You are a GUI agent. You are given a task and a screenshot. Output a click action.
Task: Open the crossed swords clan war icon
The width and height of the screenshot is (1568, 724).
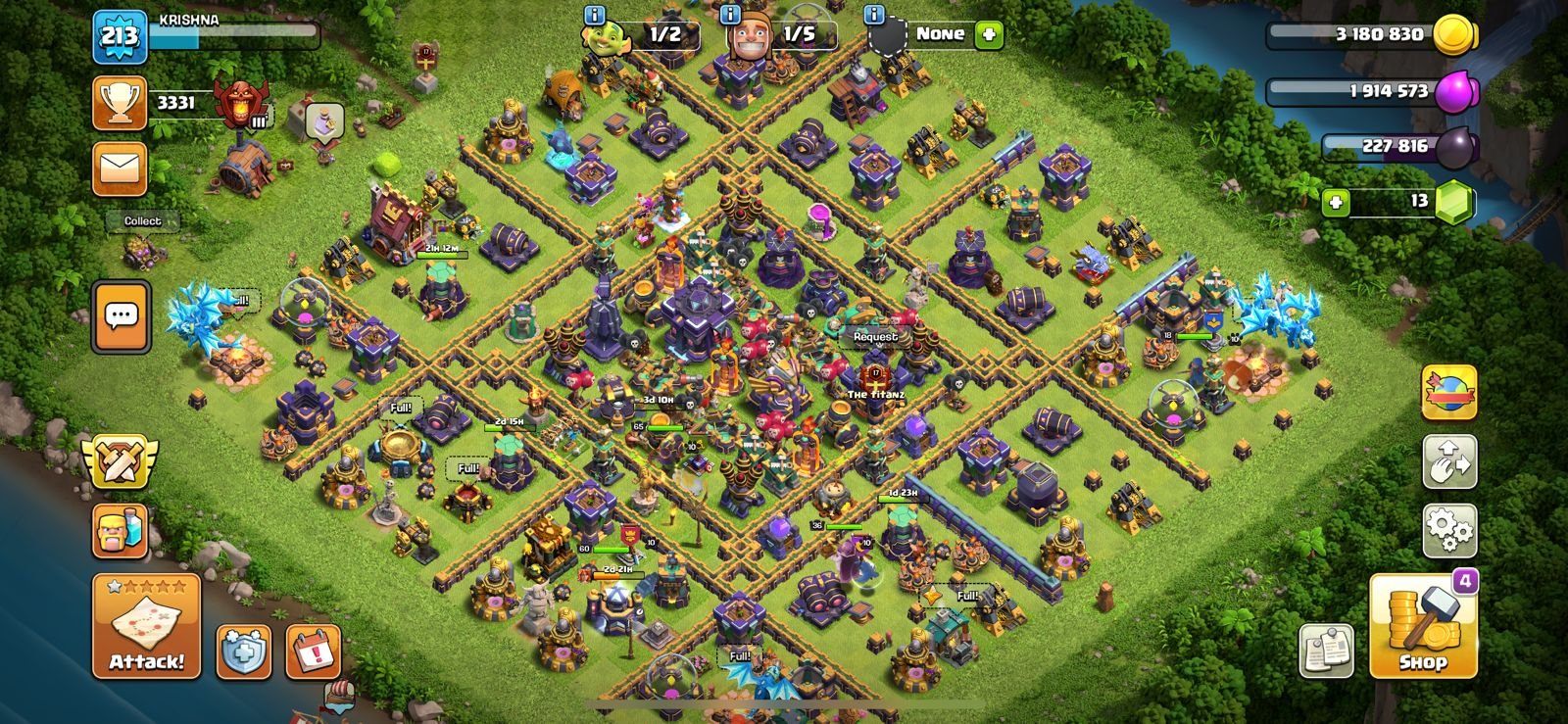pyautogui.click(x=120, y=461)
